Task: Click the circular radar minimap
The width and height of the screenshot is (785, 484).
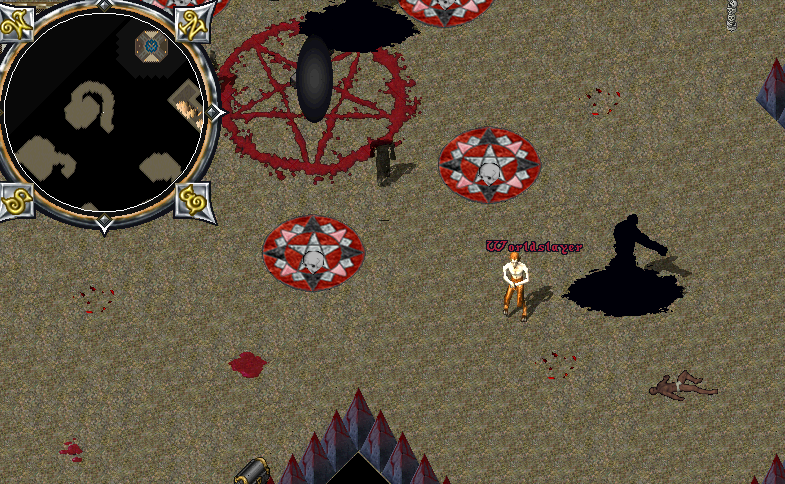Action: 104,113
